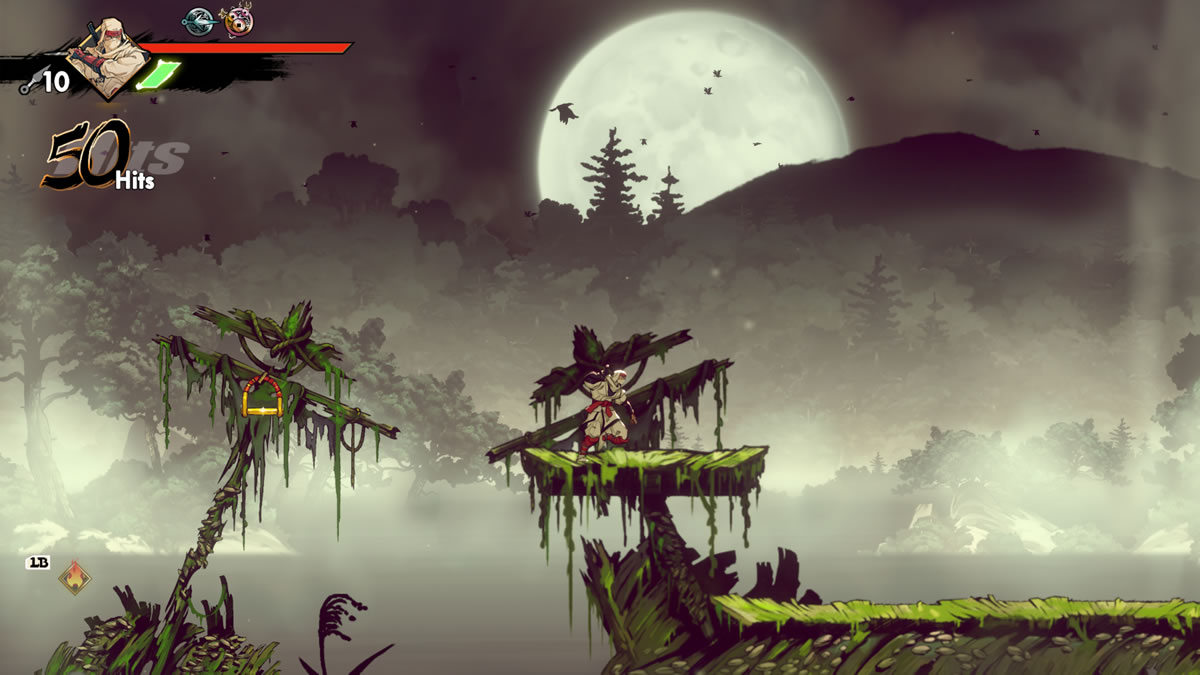Click the white ninja character portrait
Screen dimensions: 1200x675
click(108, 55)
